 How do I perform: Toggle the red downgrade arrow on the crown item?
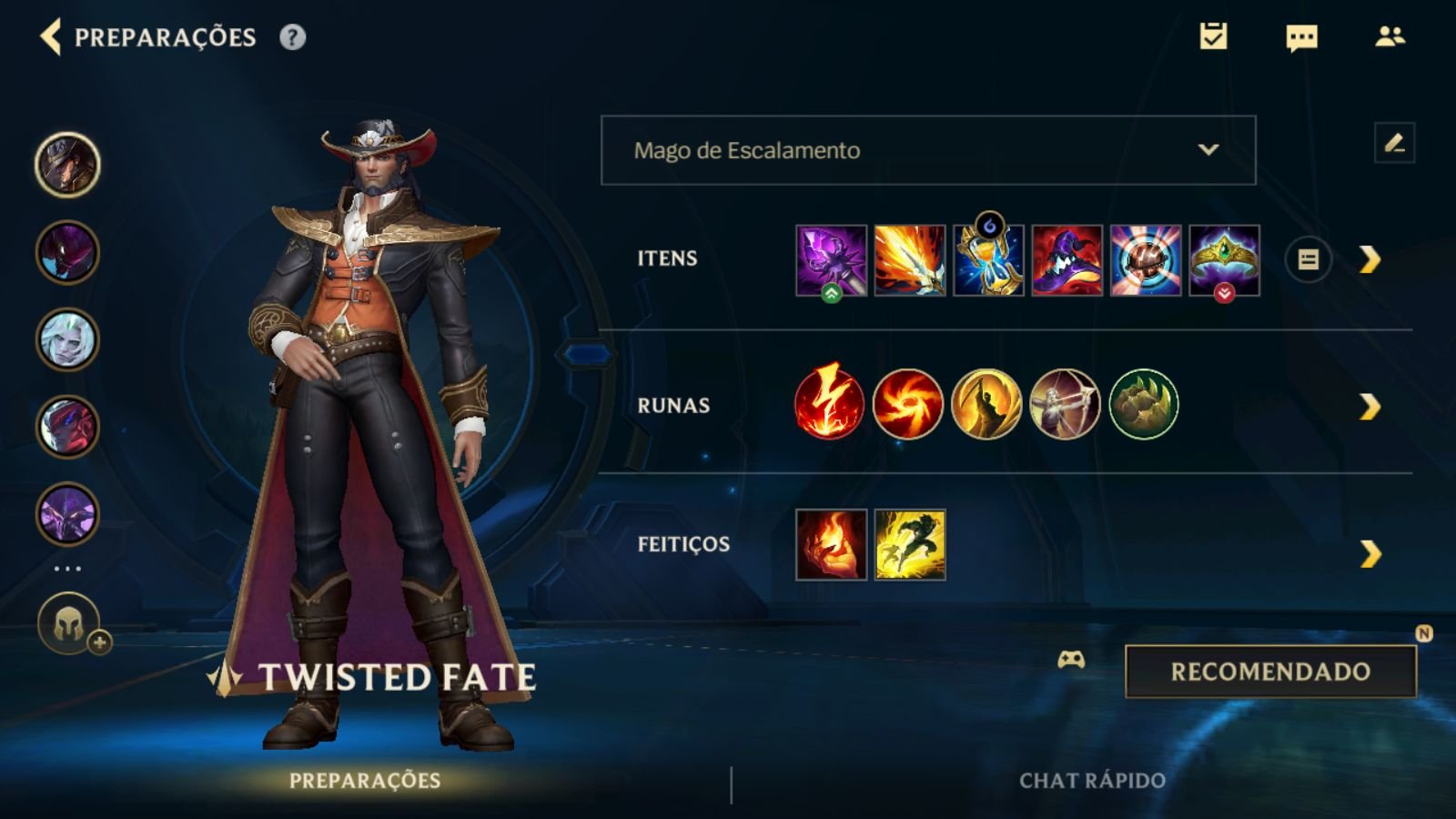point(1227,293)
